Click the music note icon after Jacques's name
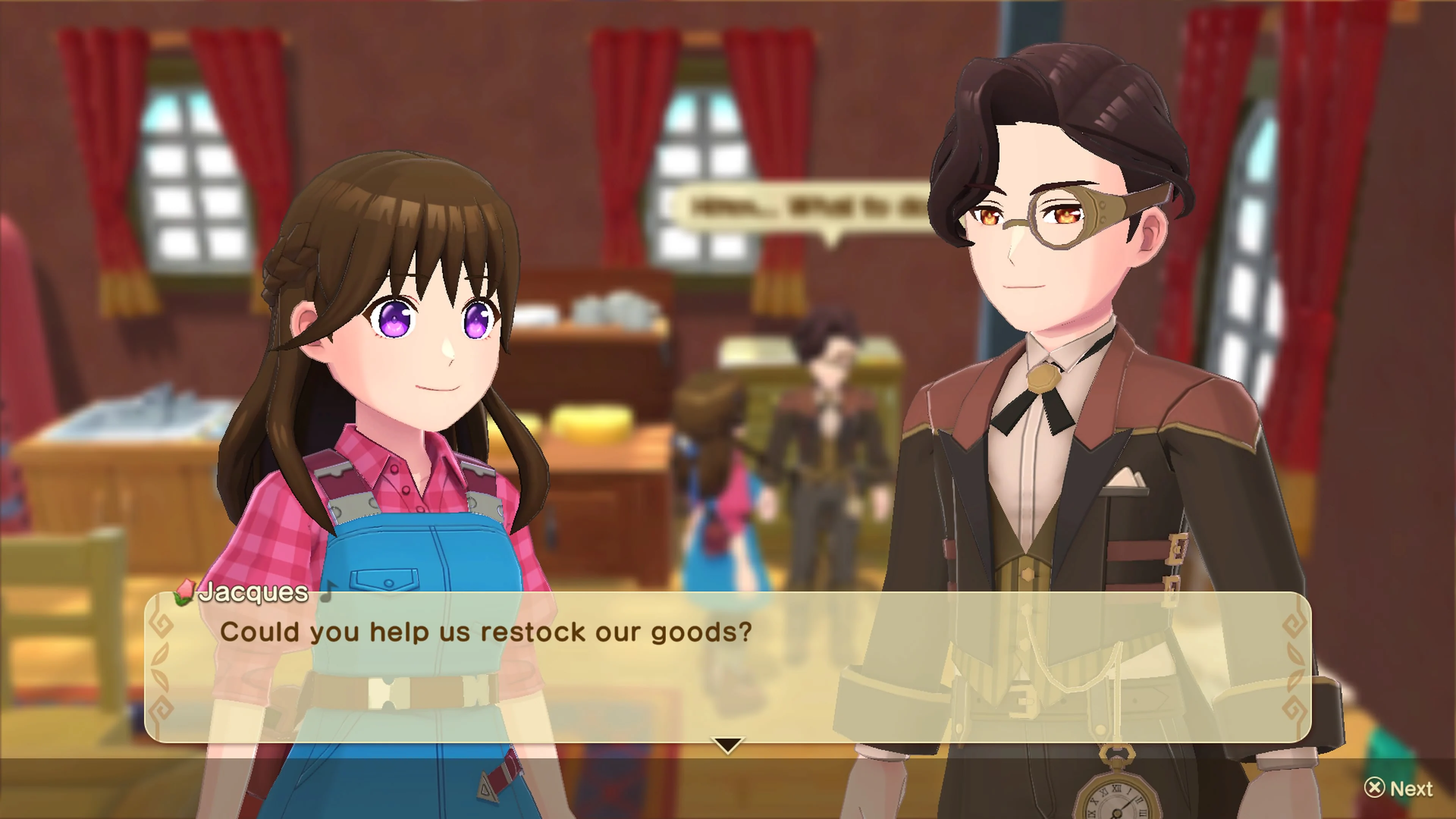 (x=327, y=593)
